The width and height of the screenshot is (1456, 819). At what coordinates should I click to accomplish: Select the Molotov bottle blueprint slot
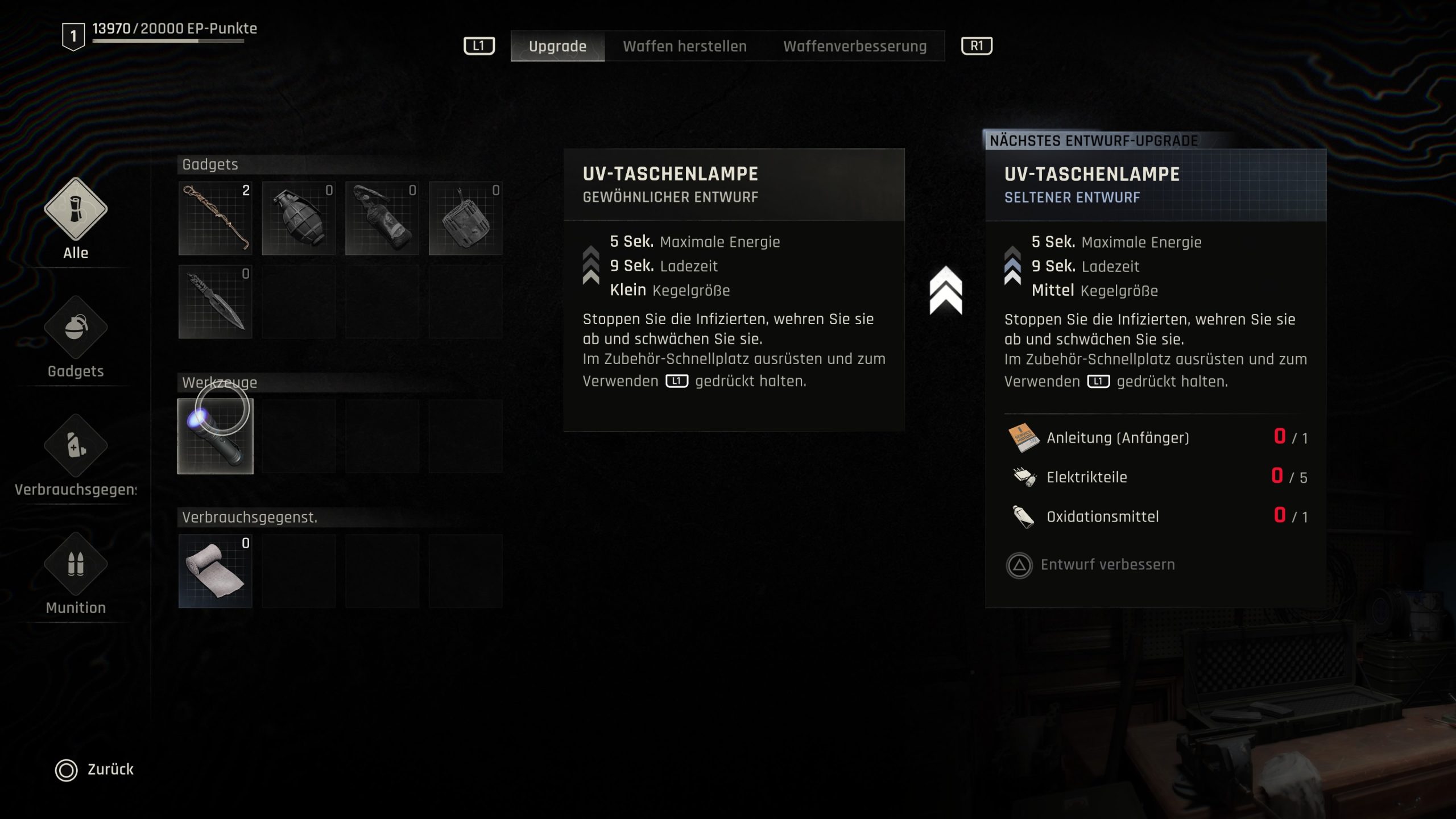pyautogui.click(x=382, y=218)
